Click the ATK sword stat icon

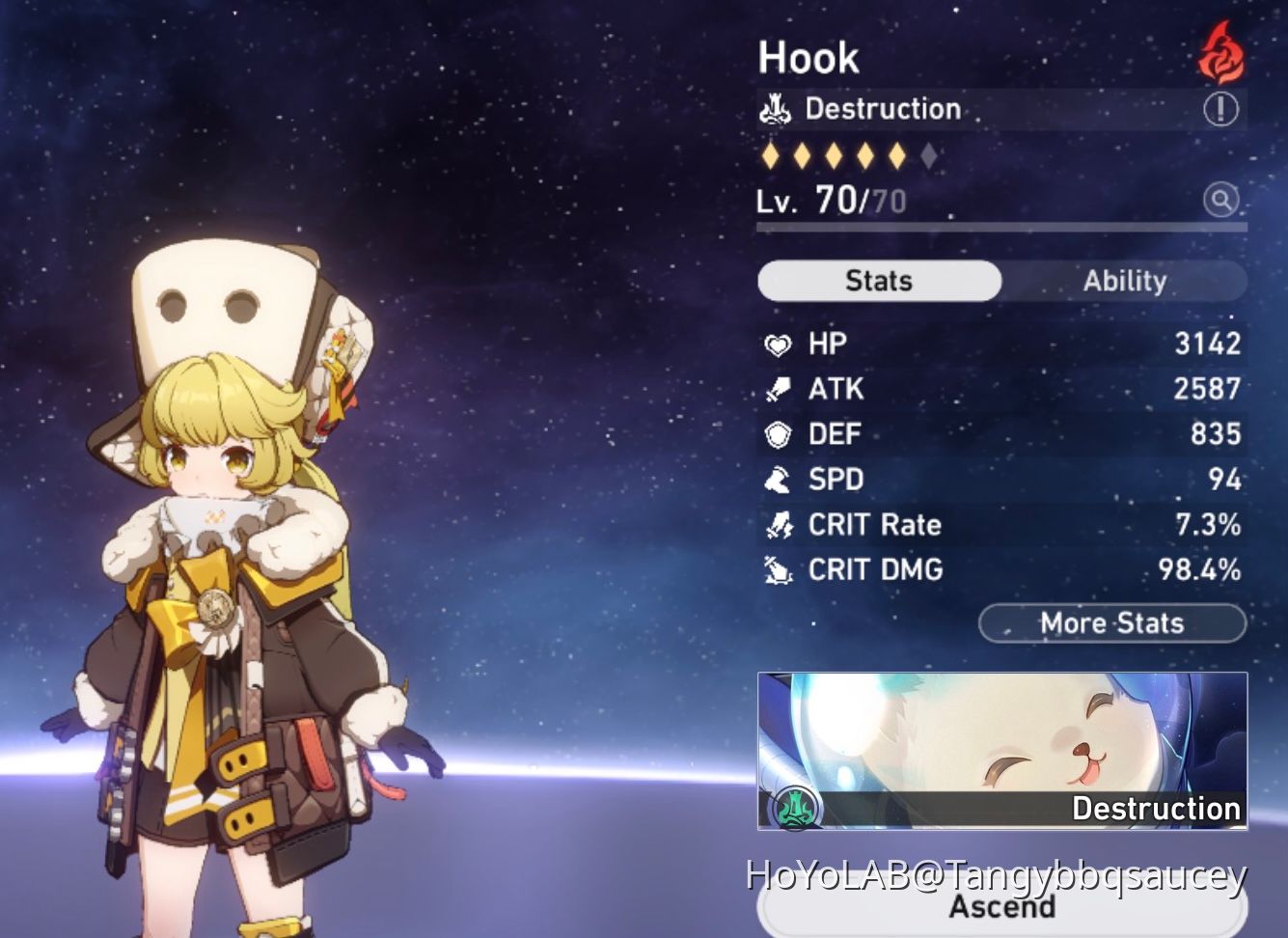click(x=779, y=389)
